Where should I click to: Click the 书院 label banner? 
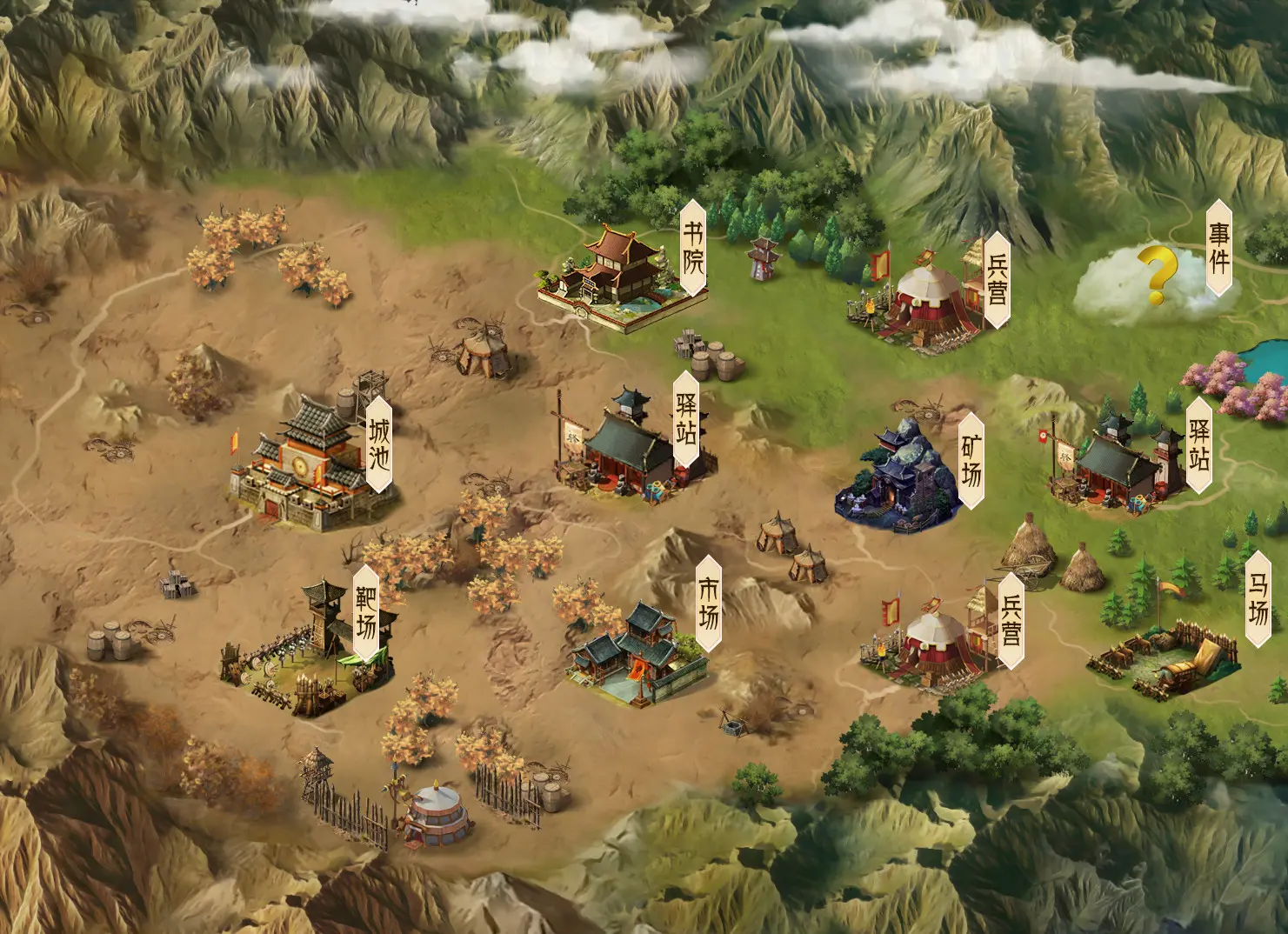click(691, 246)
